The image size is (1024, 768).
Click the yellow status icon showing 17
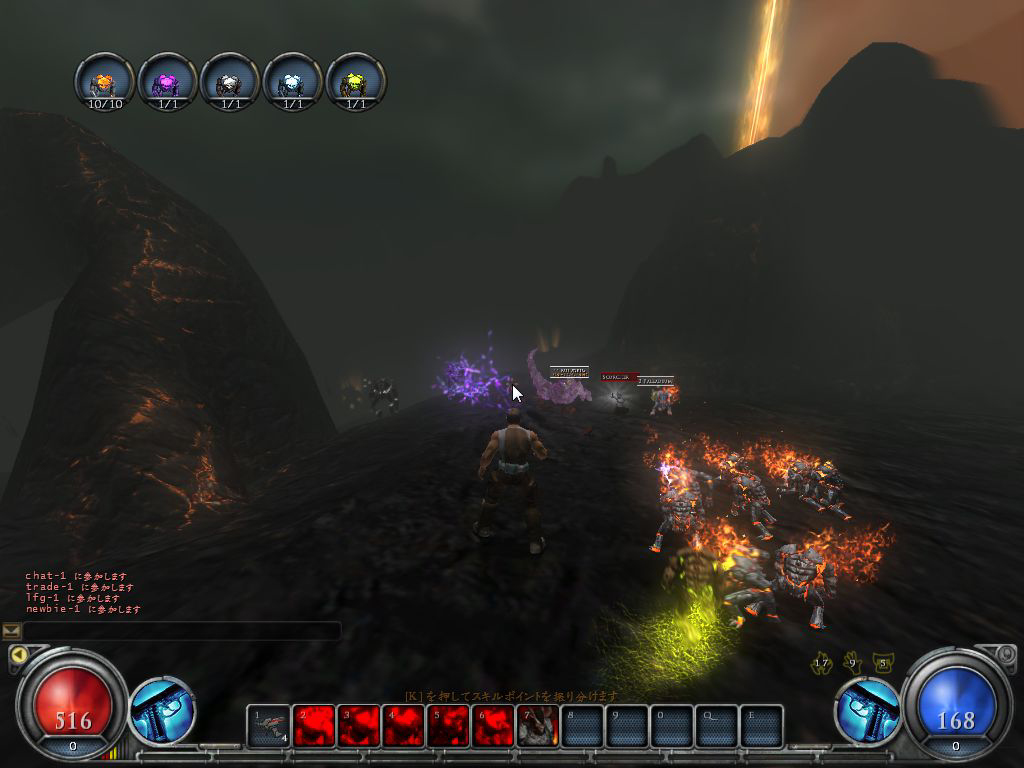[x=823, y=662]
